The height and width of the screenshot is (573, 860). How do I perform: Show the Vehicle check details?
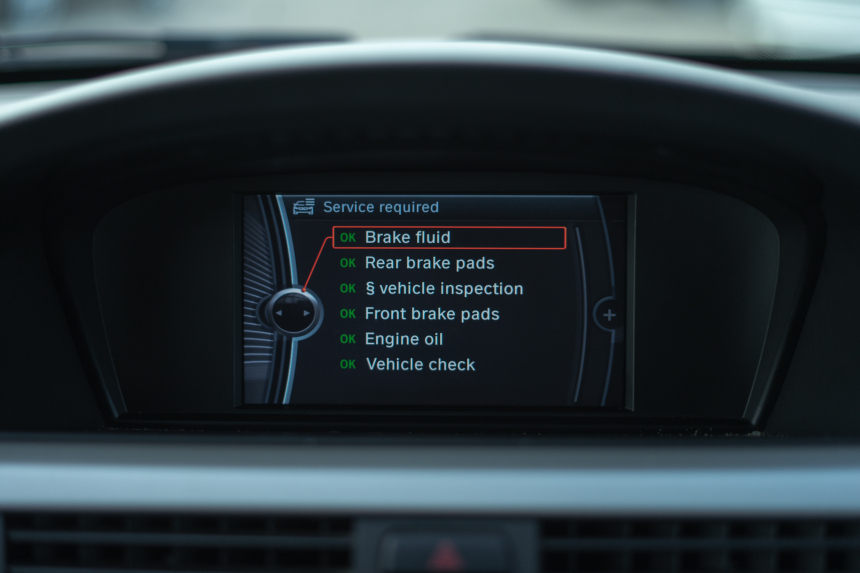[420, 365]
